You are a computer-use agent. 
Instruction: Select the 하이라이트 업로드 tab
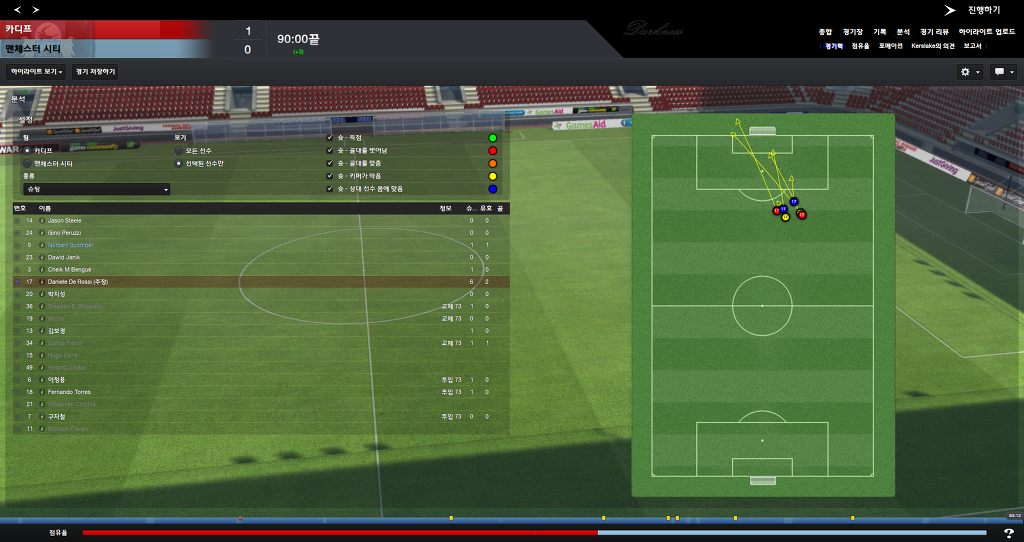click(x=987, y=32)
